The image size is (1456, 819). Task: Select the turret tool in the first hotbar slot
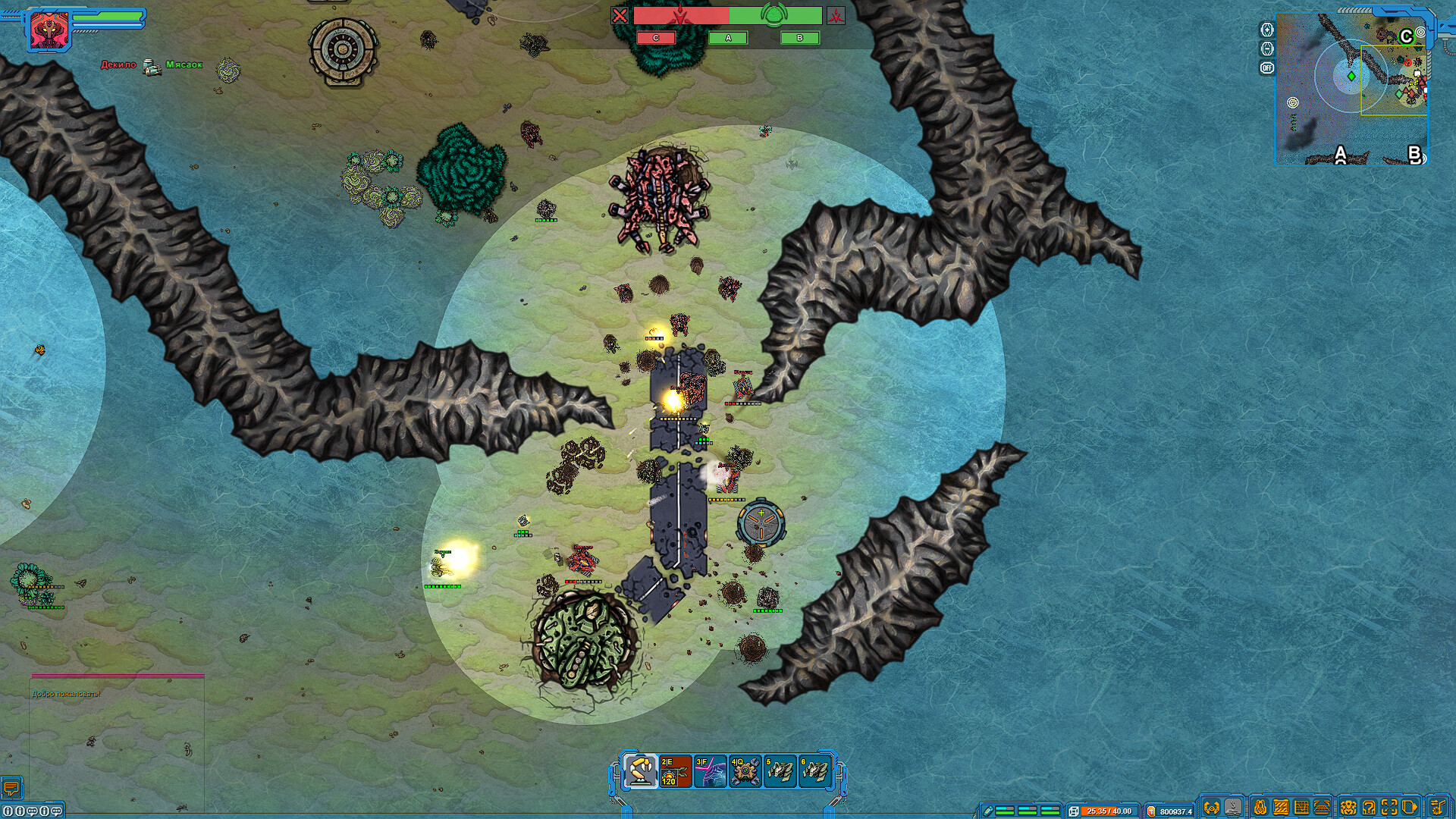[x=642, y=771]
